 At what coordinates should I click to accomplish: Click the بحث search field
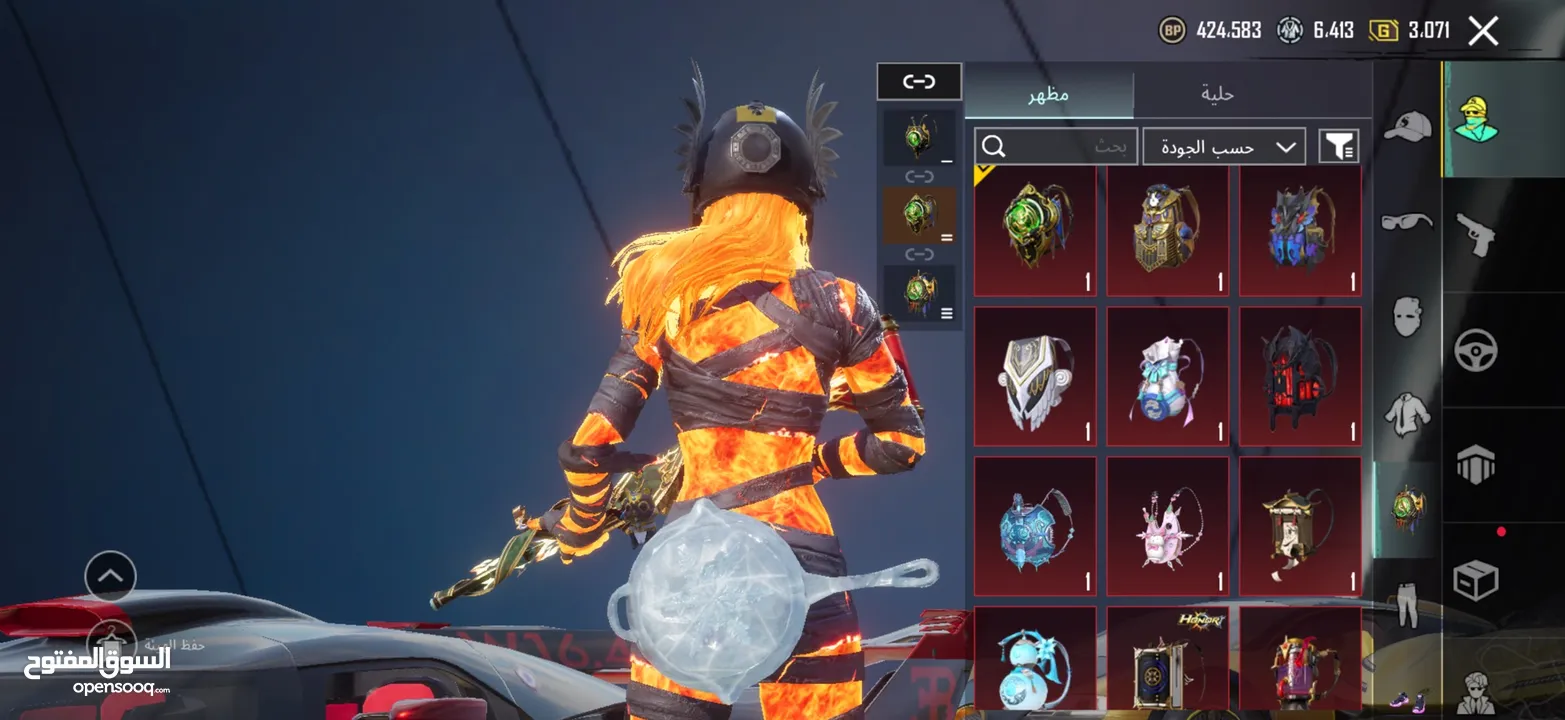tap(1055, 147)
